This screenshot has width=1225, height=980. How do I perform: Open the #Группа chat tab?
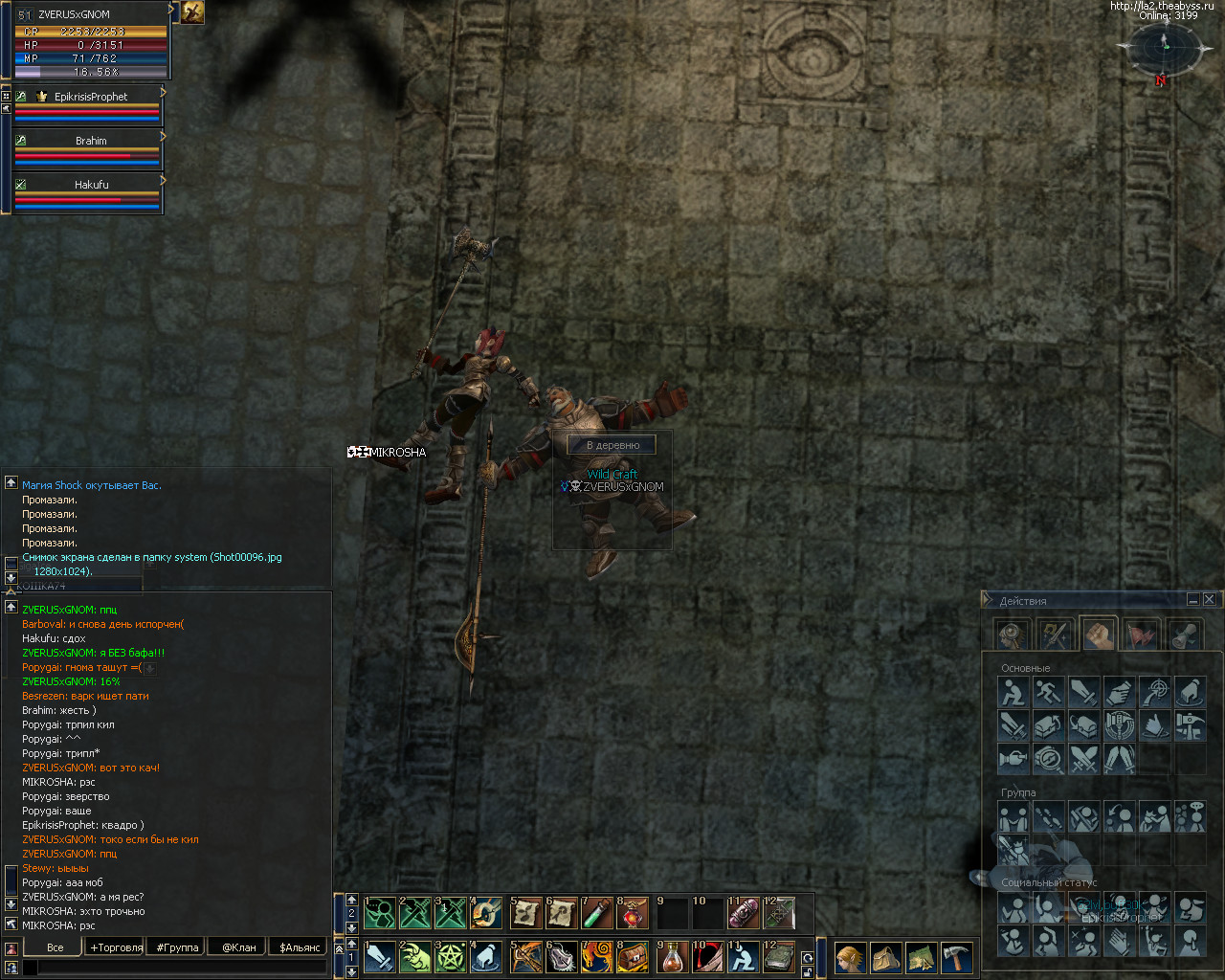[x=177, y=947]
